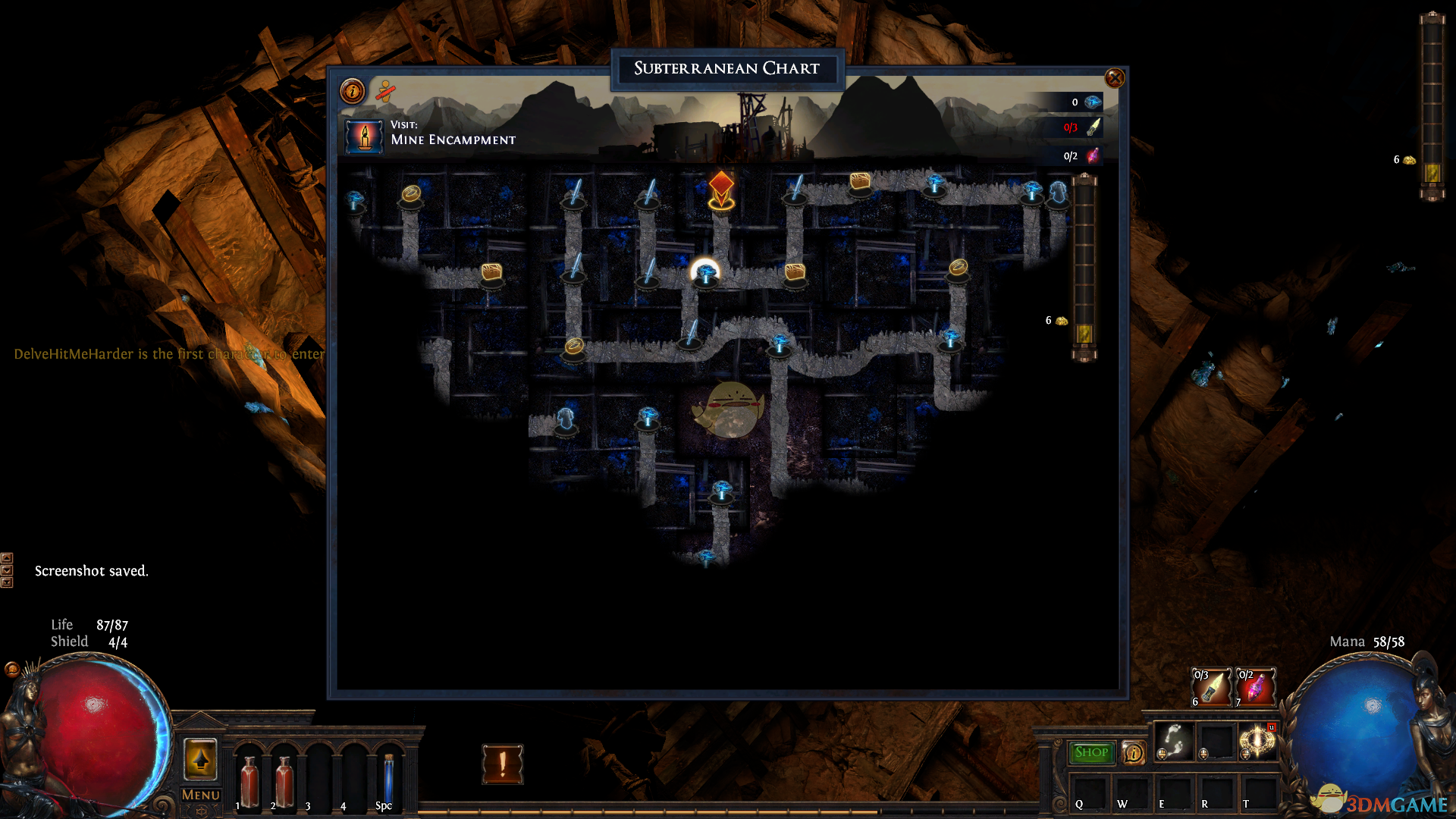Open the Menu button

[x=201, y=795]
